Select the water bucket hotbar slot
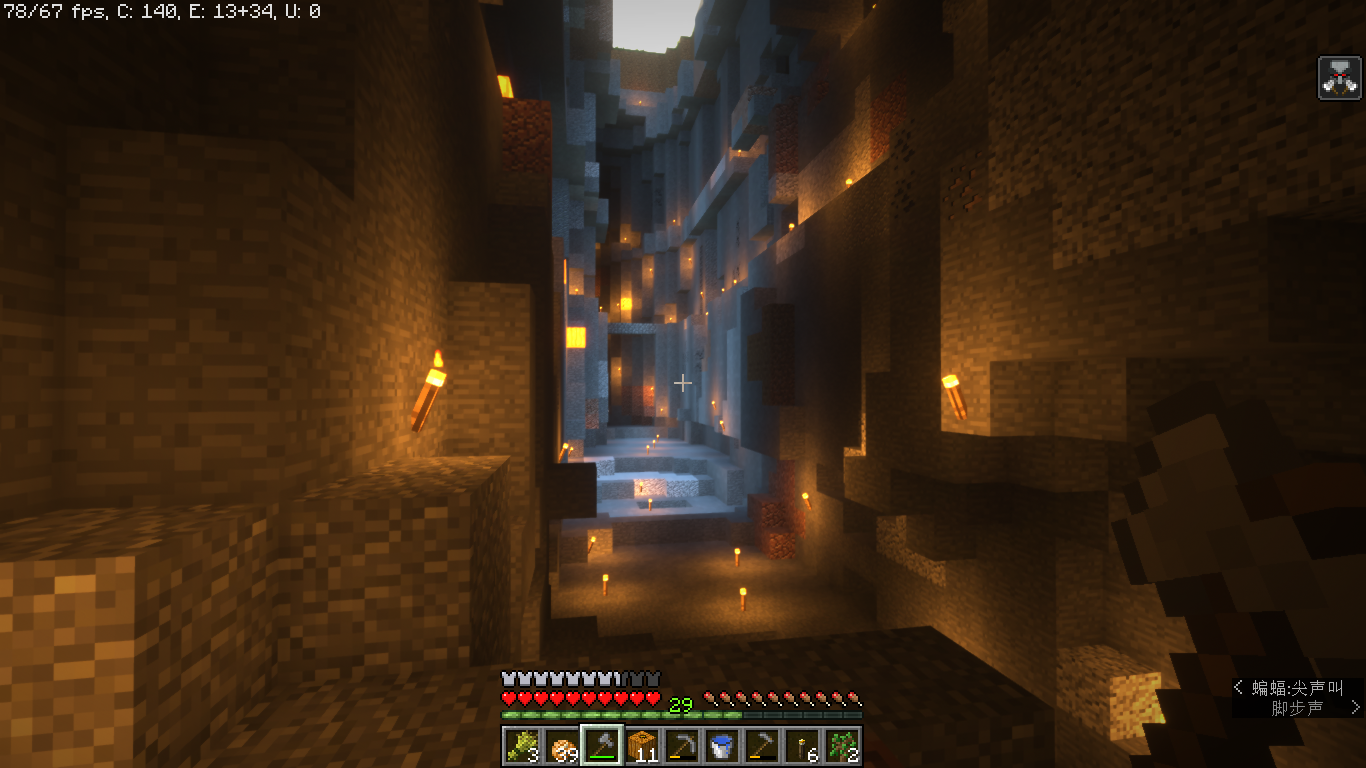This screenshot has width=1366, height=768. point(722,746)
